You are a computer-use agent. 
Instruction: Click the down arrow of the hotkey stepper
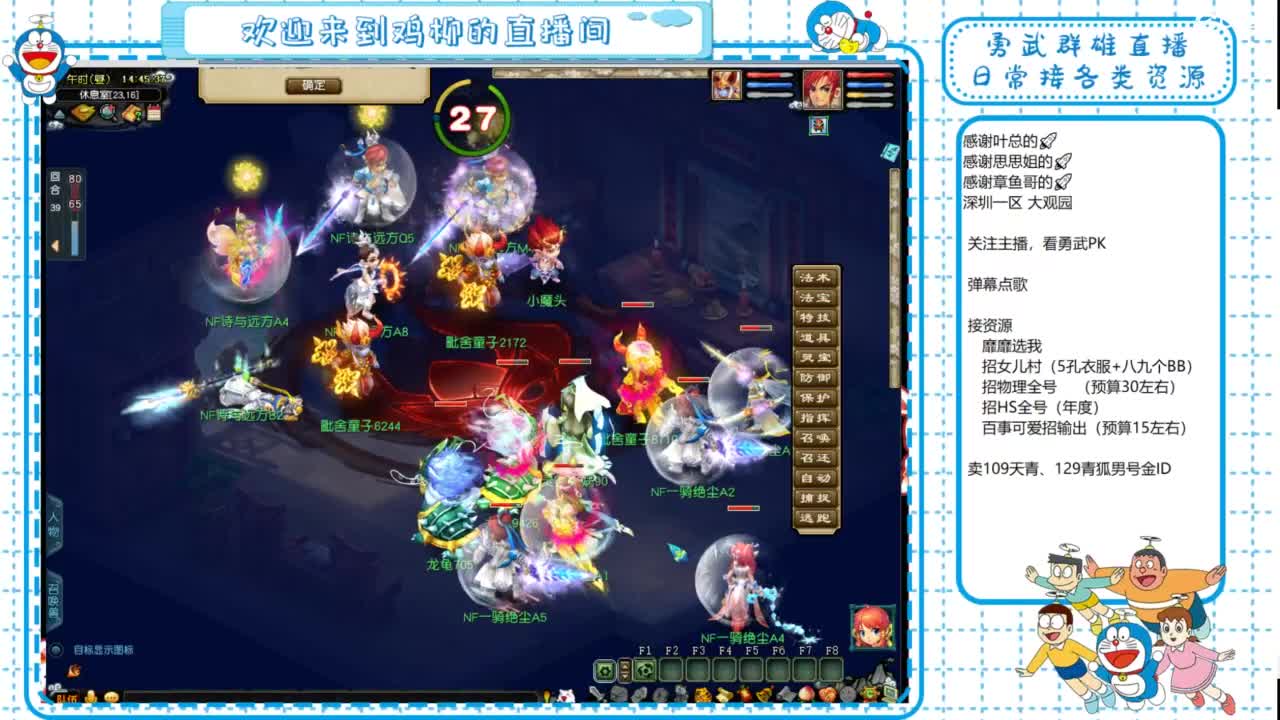coord(625,676)
